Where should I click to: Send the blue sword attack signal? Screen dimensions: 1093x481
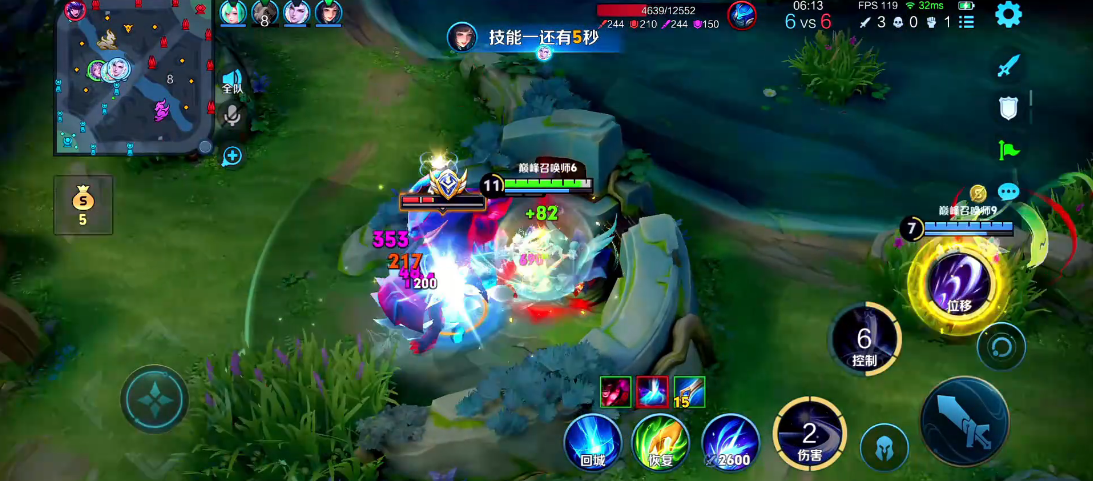(1008, 67)
